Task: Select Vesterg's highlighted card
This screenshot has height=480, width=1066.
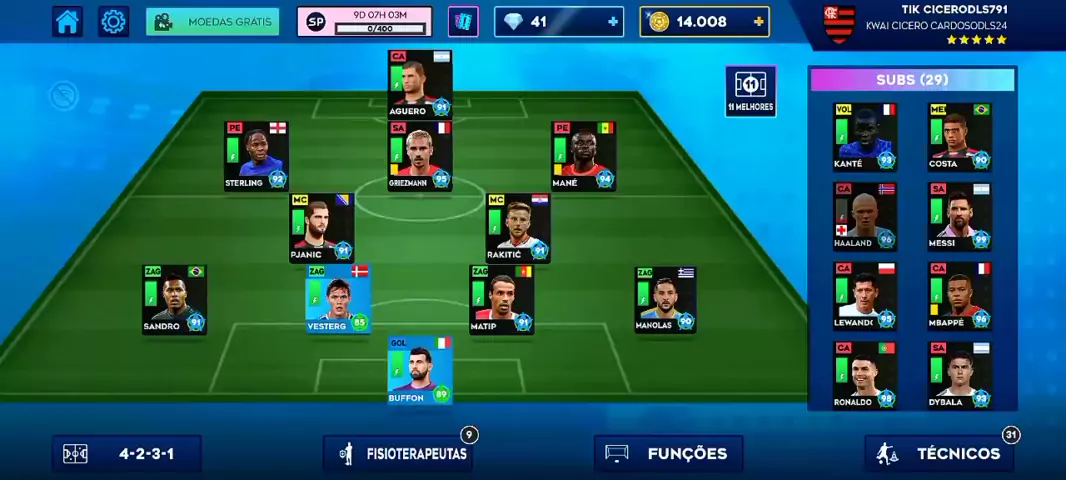Action: [x=338, y=299]
